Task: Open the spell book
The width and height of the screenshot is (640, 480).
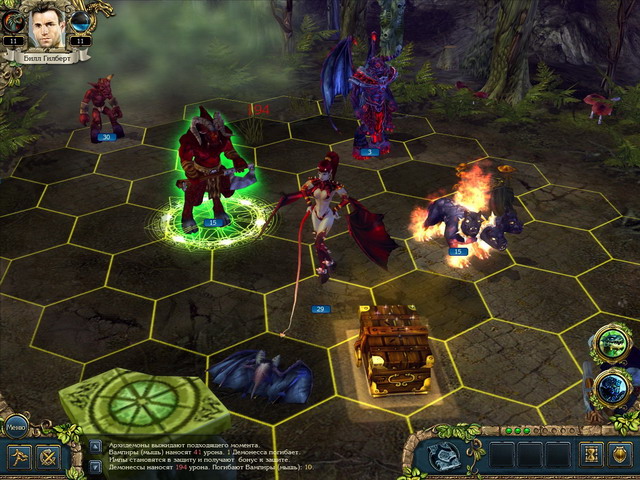Action: pyautogui.click(x=443, y=456)
